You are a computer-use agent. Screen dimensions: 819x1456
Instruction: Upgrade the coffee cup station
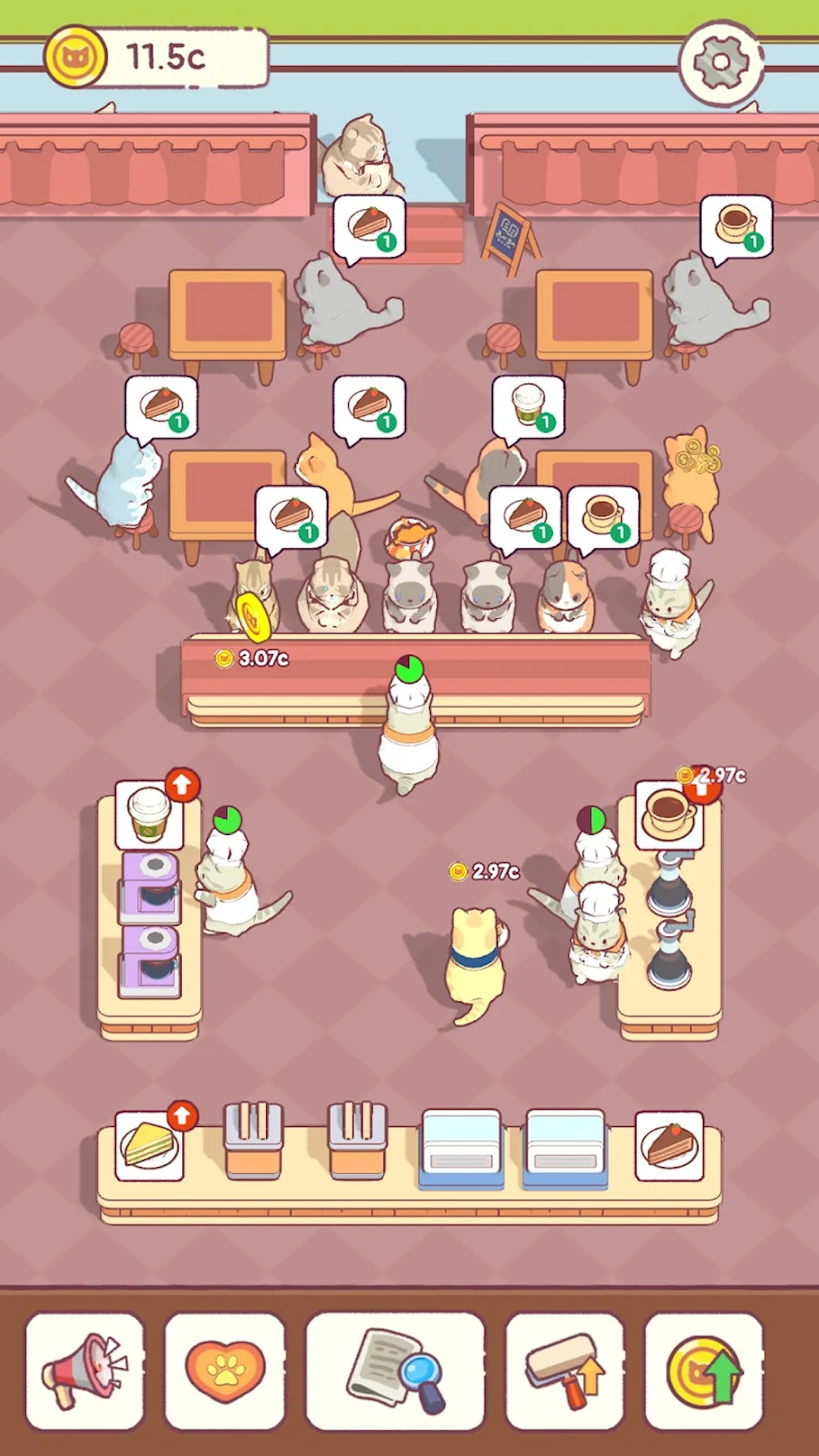tap(699, 789)
